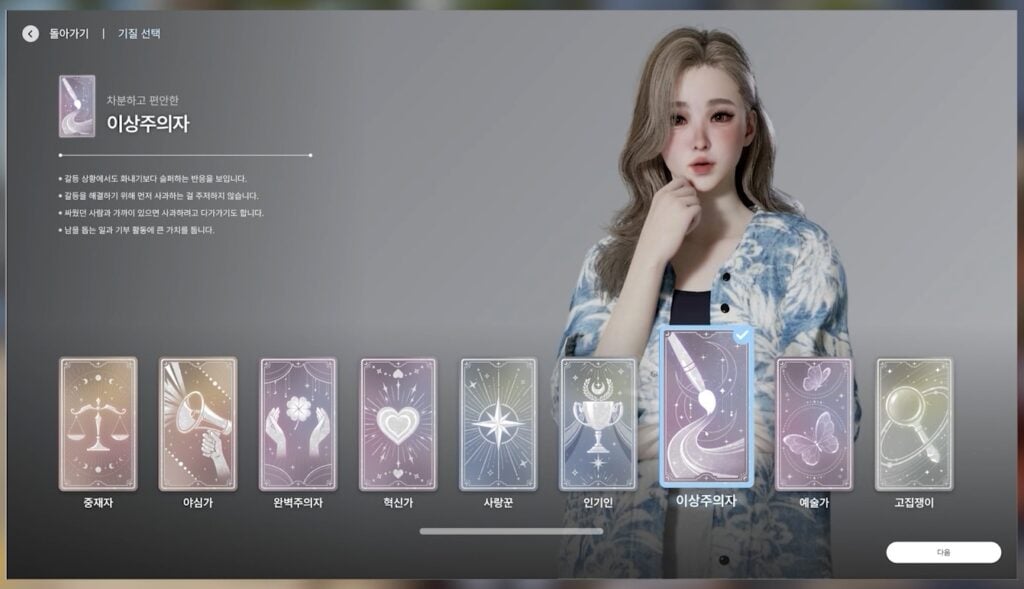Click the selected 이상주의자 brush card
The image size is (1024, 589).
tap(706, 406)
